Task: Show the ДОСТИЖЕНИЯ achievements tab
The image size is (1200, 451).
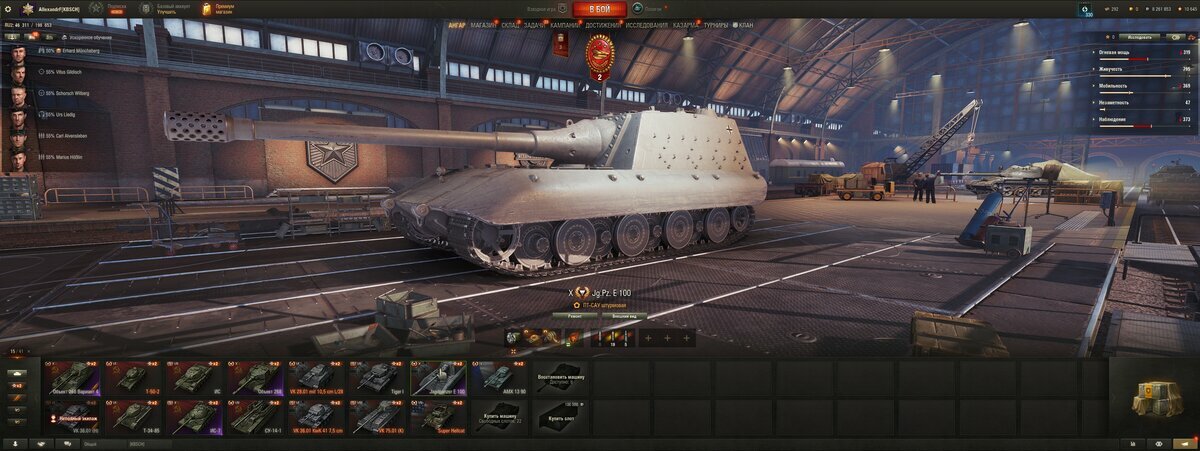Action: (602, 25)
